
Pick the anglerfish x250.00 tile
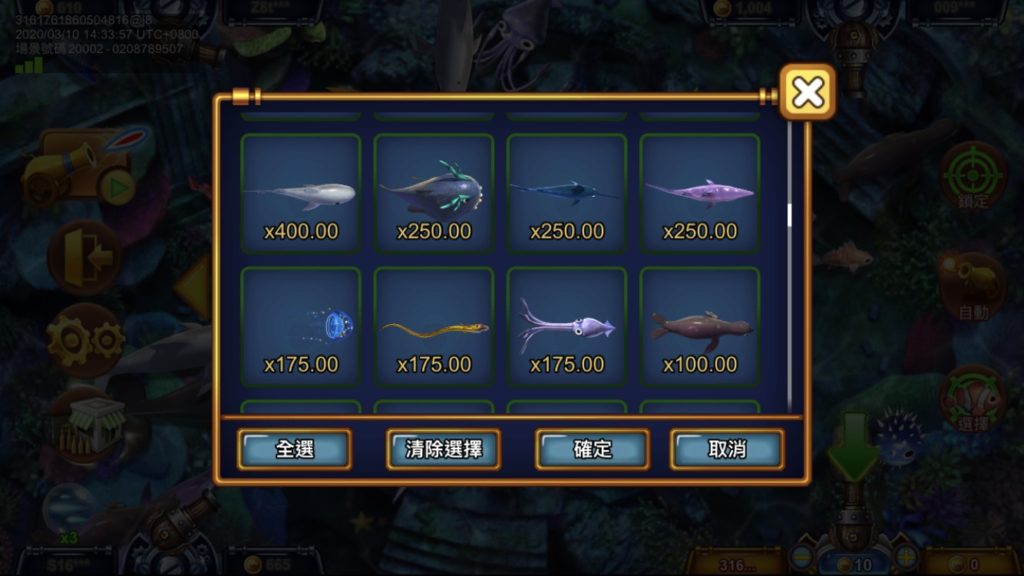[434, 192]
